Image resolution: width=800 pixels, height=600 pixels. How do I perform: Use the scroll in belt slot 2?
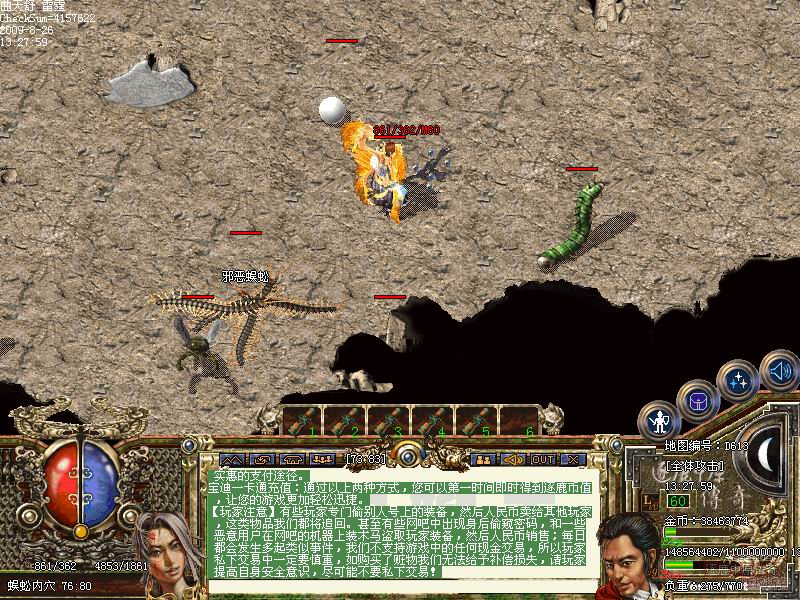click(x=346, y=420)
